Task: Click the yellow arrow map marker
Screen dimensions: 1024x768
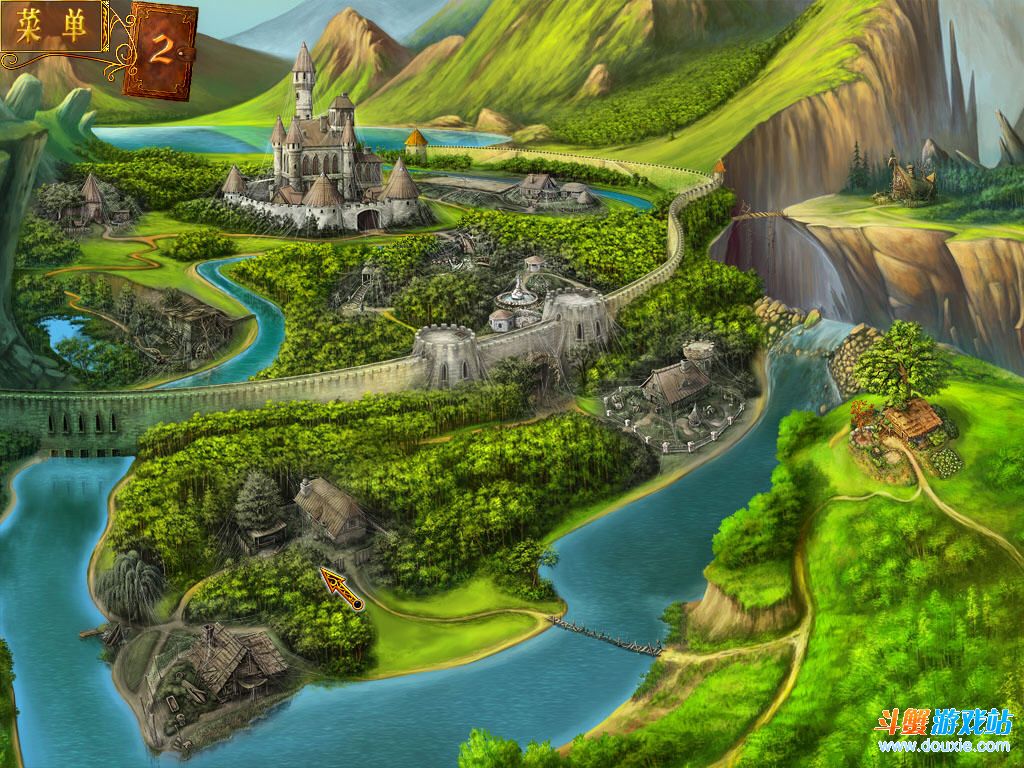Action: 340,586
